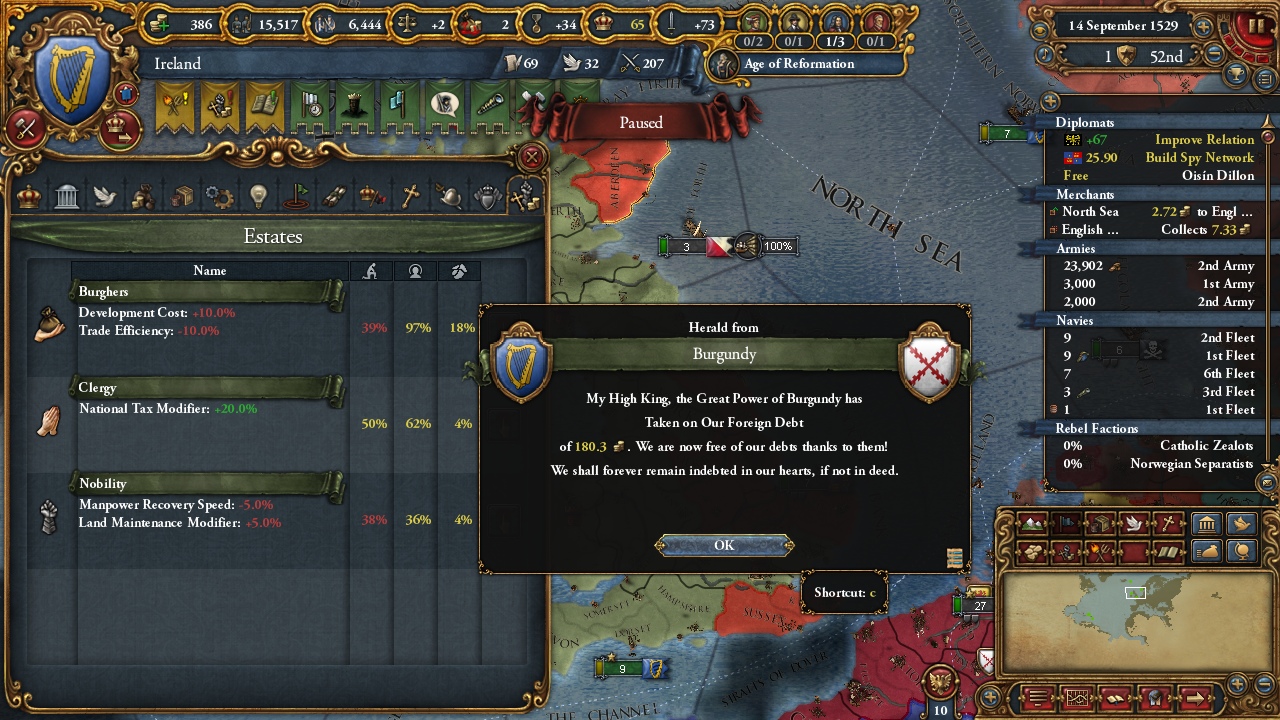Toggle the political mapmode
This screenshot has width=1280, height=720.
1067,525
